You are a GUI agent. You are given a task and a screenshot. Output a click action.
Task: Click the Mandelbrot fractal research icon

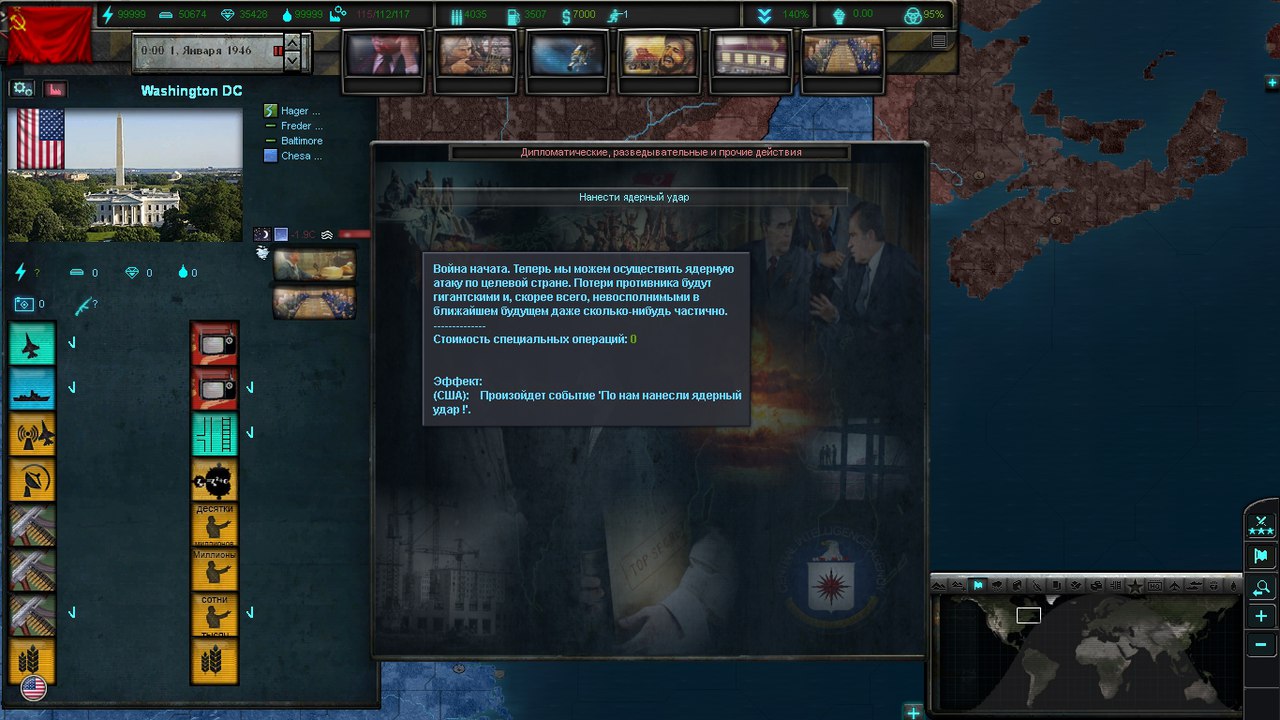[214, 480]
